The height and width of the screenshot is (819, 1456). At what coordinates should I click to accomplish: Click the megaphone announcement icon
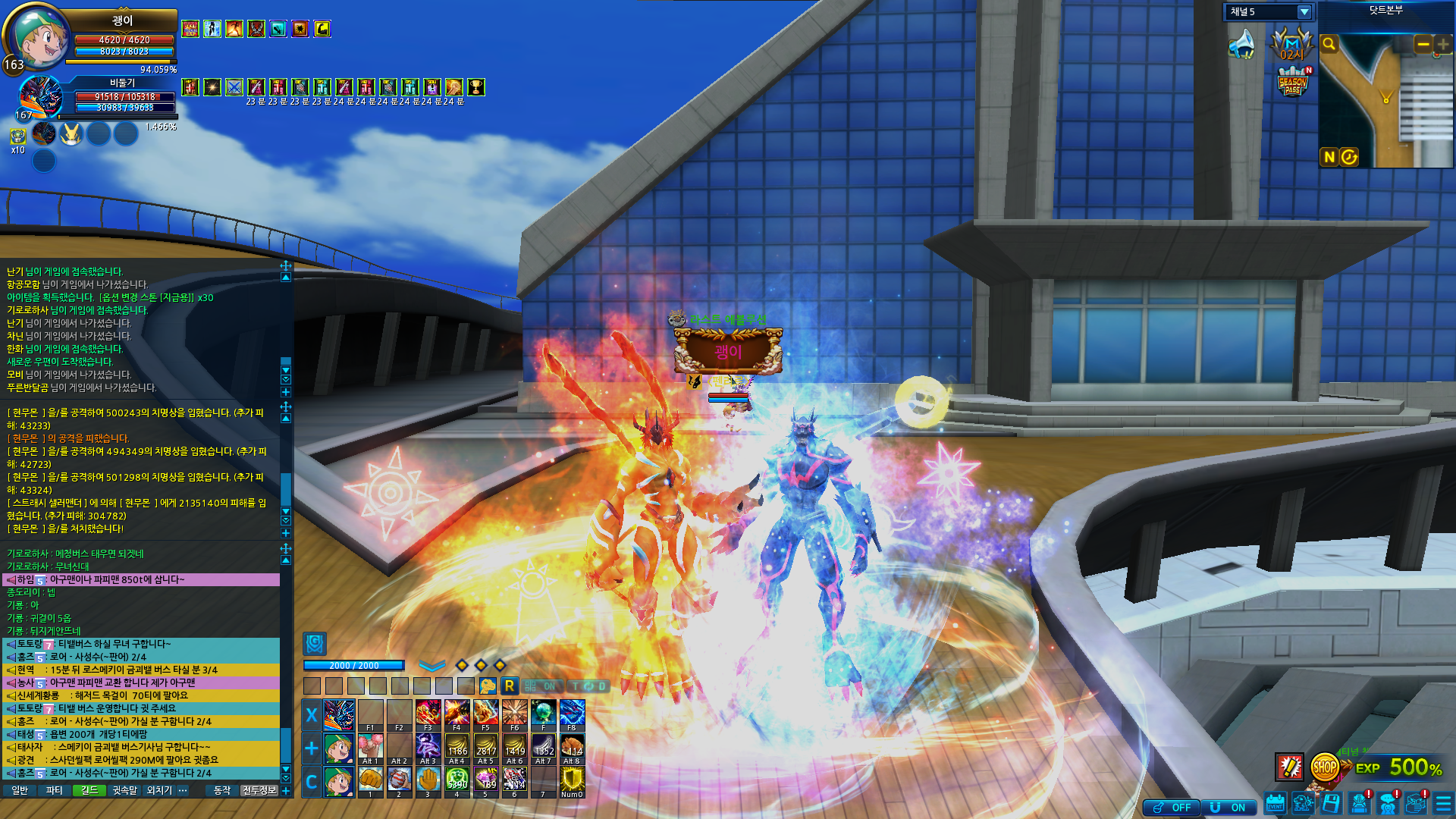1241,45
